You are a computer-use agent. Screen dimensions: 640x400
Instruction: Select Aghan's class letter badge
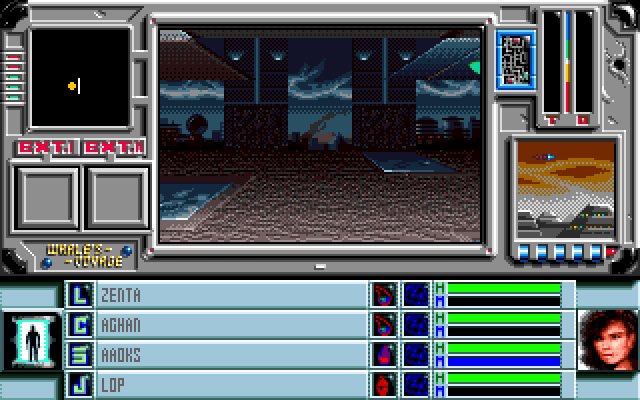tap(80, 324)
